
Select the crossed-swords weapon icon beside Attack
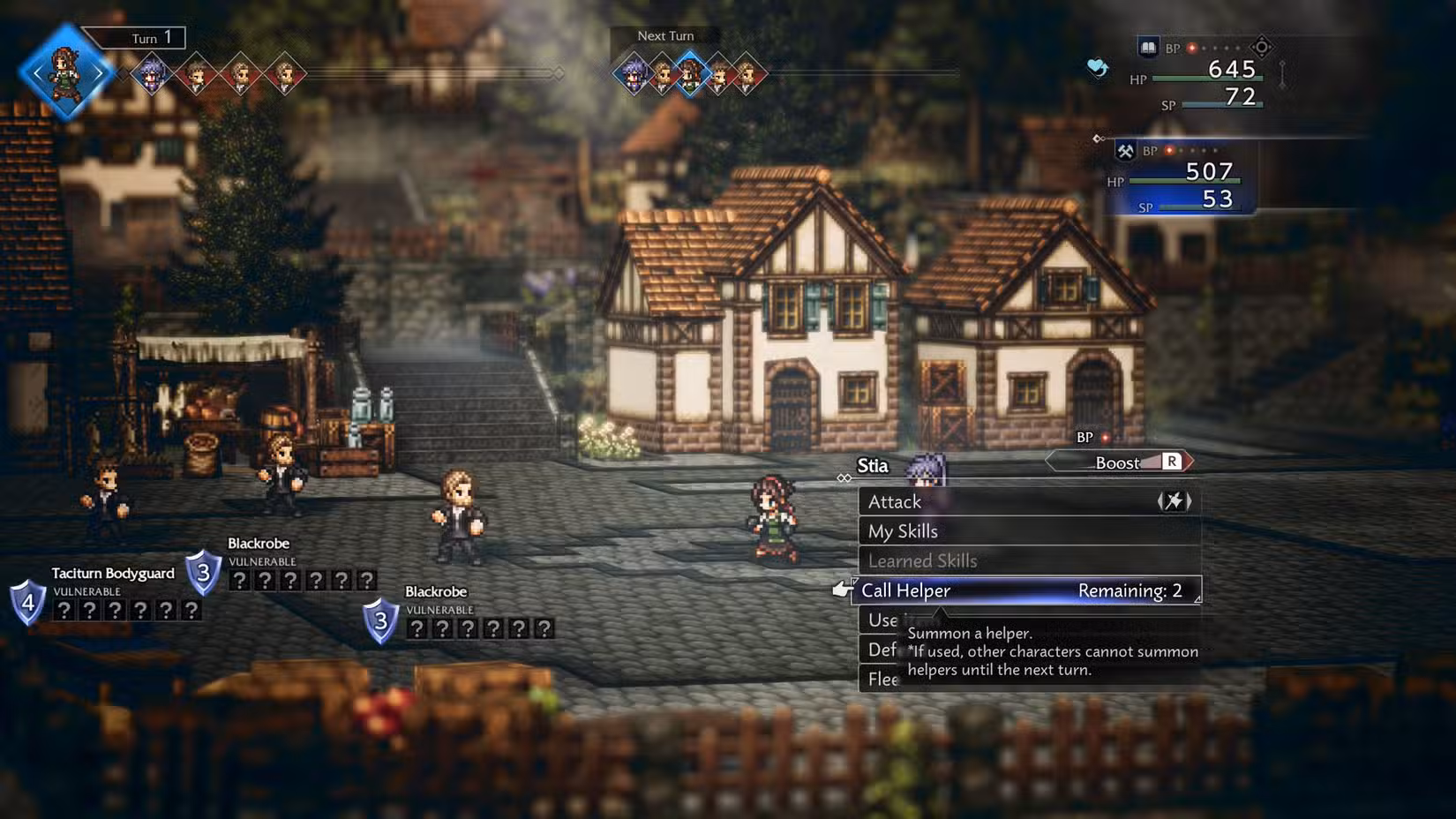1175,501
